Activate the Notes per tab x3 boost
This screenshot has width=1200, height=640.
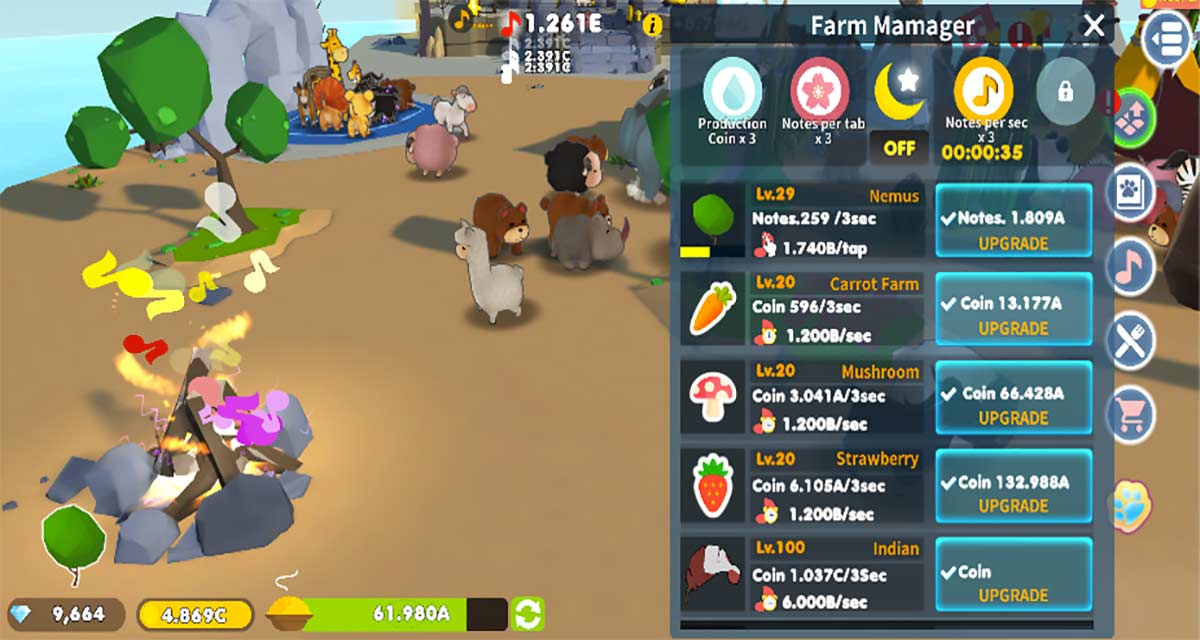pos(821,91)
